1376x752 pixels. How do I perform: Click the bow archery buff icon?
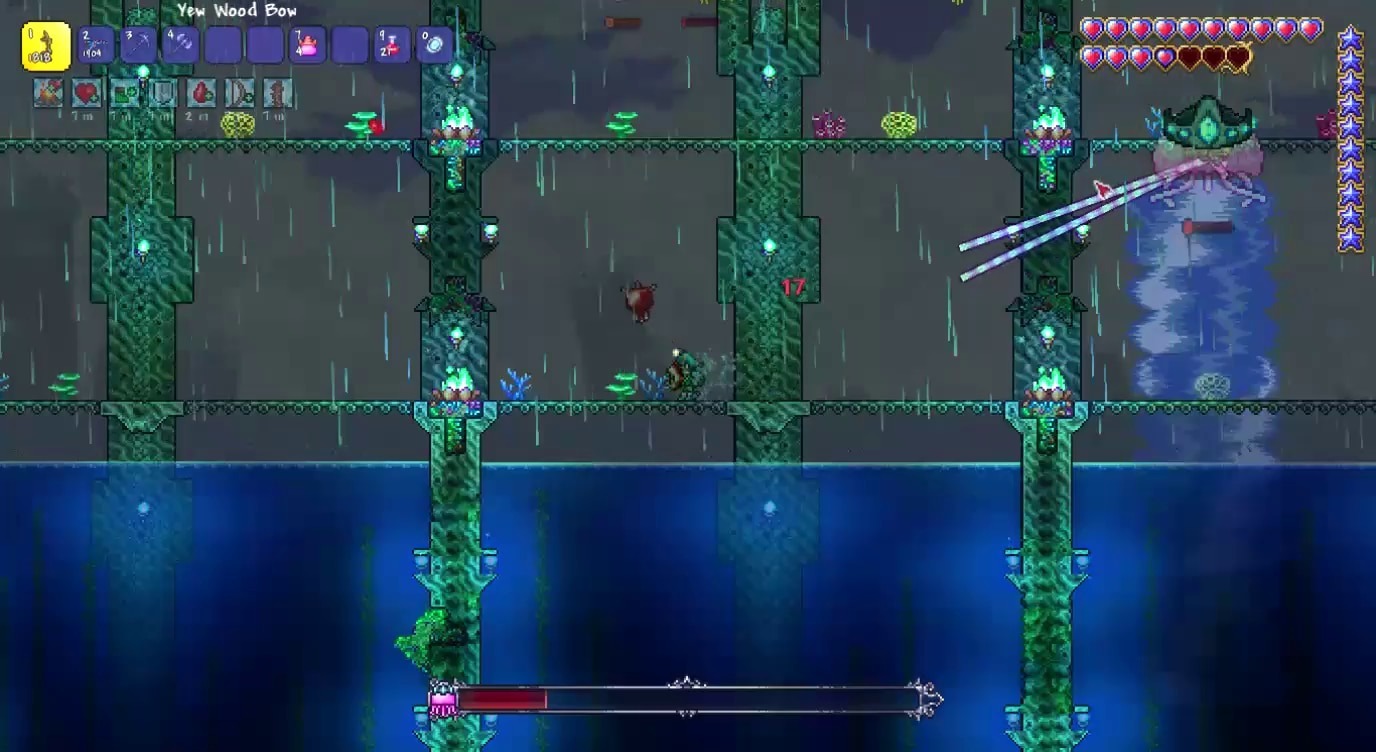240,93
